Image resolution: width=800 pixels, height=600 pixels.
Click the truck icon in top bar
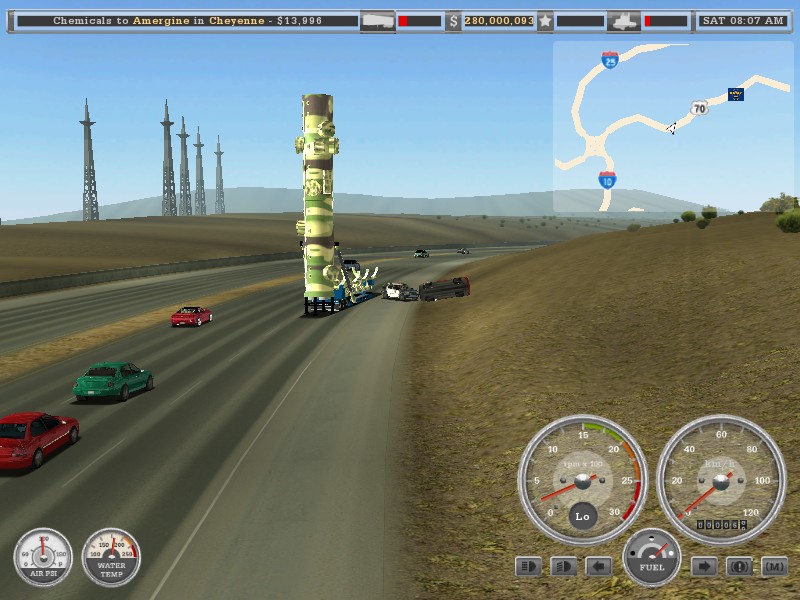tap(624, 20)
